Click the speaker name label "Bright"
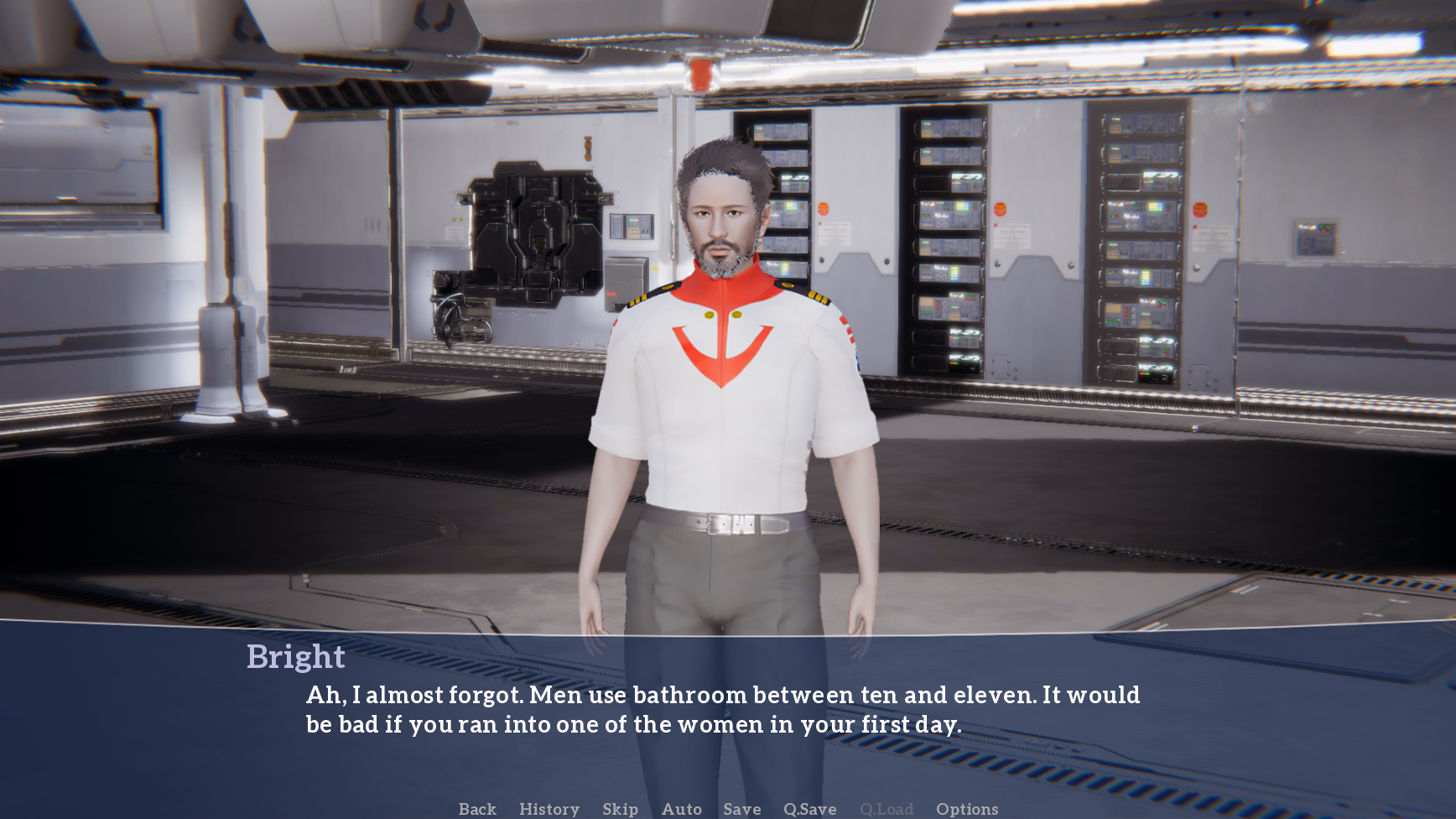This screenshot has width=1456, height=819. tap(295, 657)
